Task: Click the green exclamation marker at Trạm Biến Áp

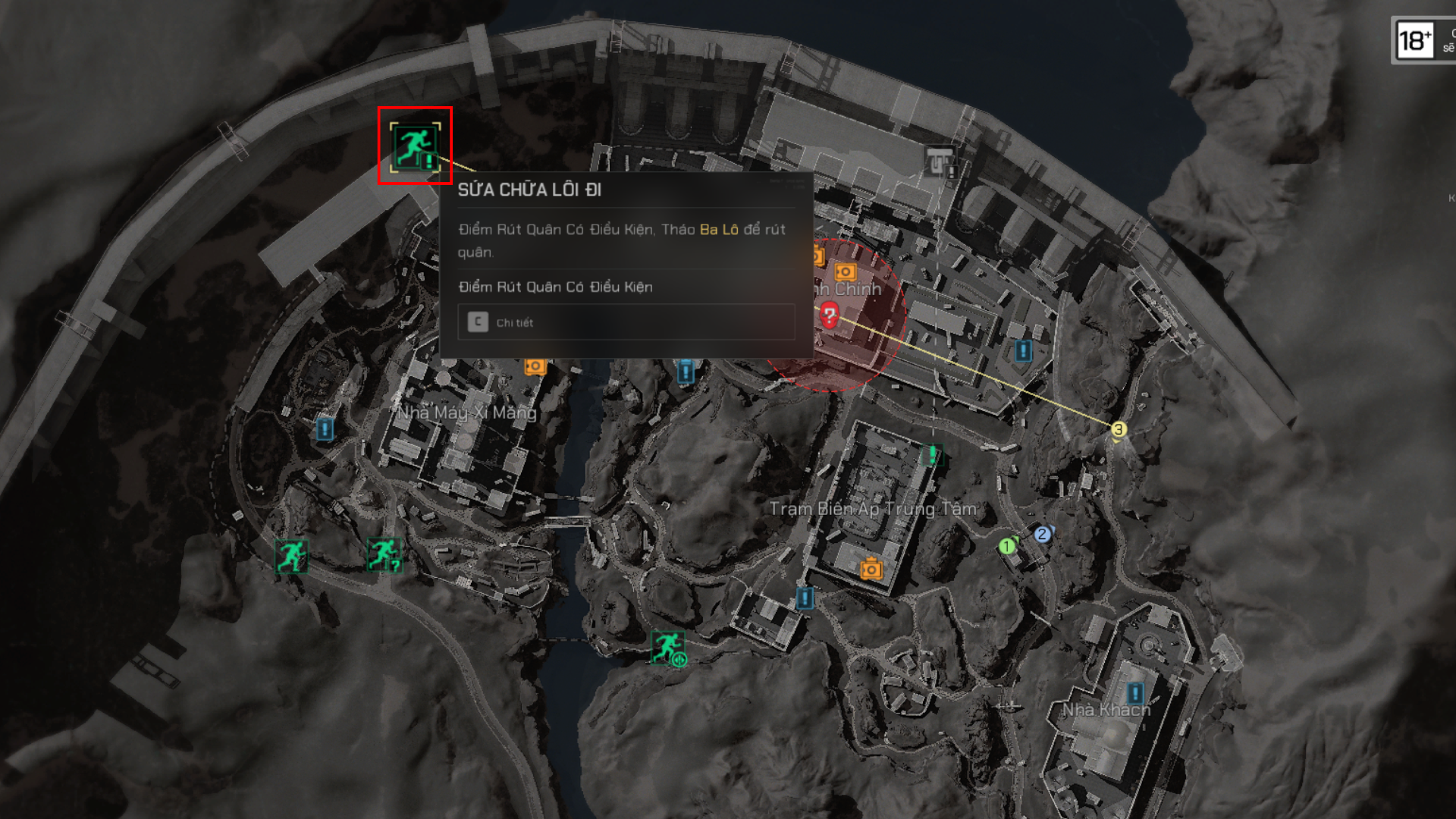Action: [932, 454]
